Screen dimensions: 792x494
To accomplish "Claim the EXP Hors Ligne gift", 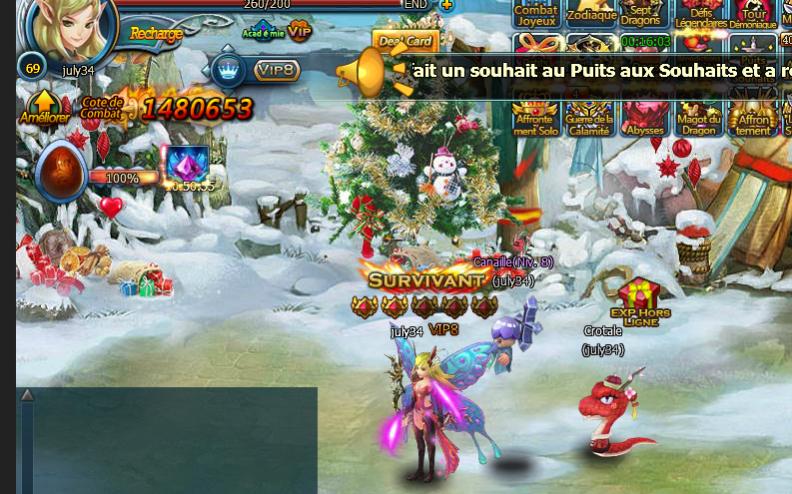I will click(640, 302).
